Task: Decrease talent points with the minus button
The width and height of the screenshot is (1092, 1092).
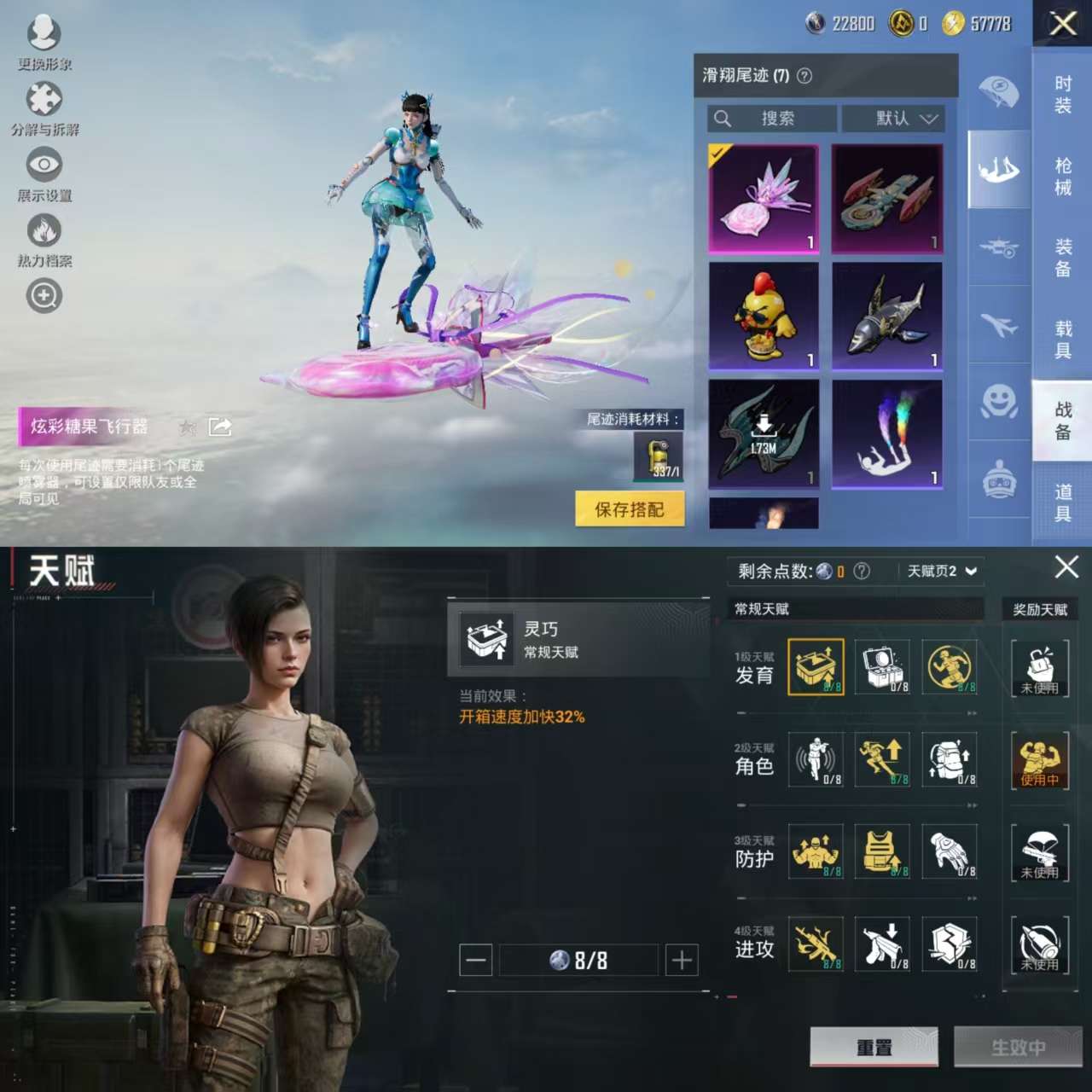Action: [476, 961]
